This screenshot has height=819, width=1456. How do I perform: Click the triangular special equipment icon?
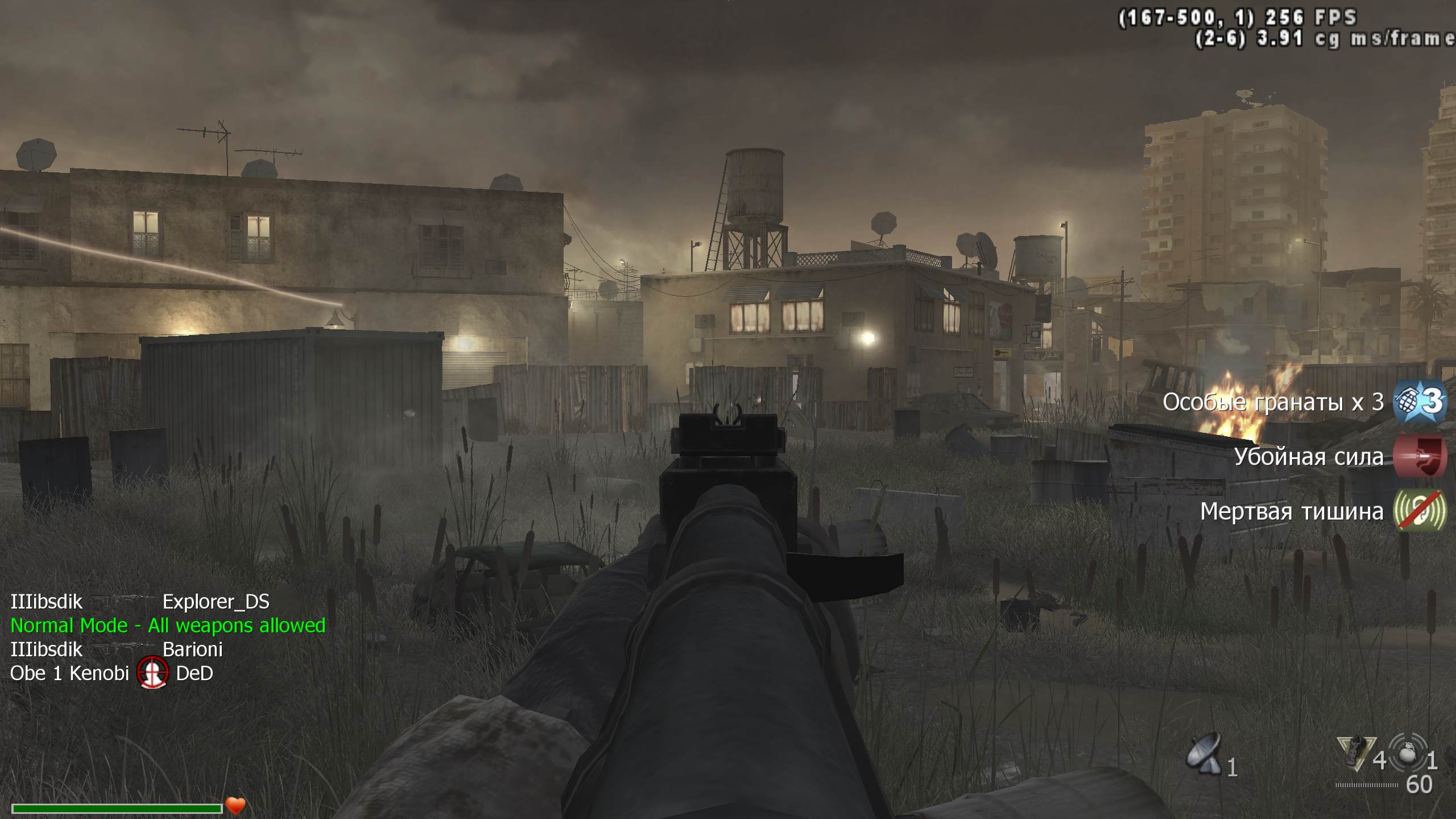[1356, 753]
